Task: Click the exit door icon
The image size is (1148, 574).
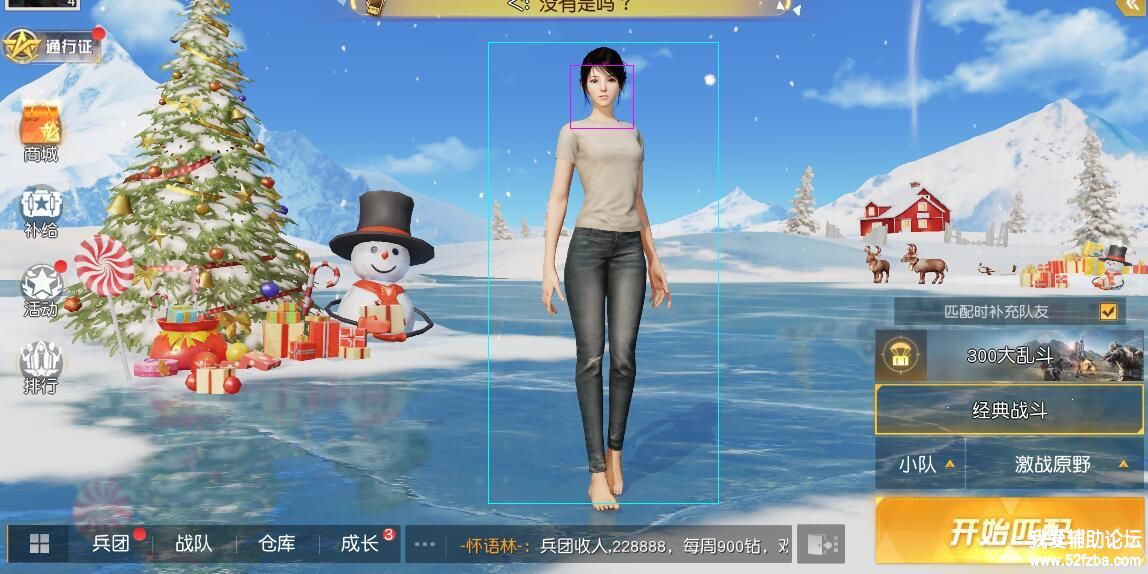Action: click(x=821, y=544)
